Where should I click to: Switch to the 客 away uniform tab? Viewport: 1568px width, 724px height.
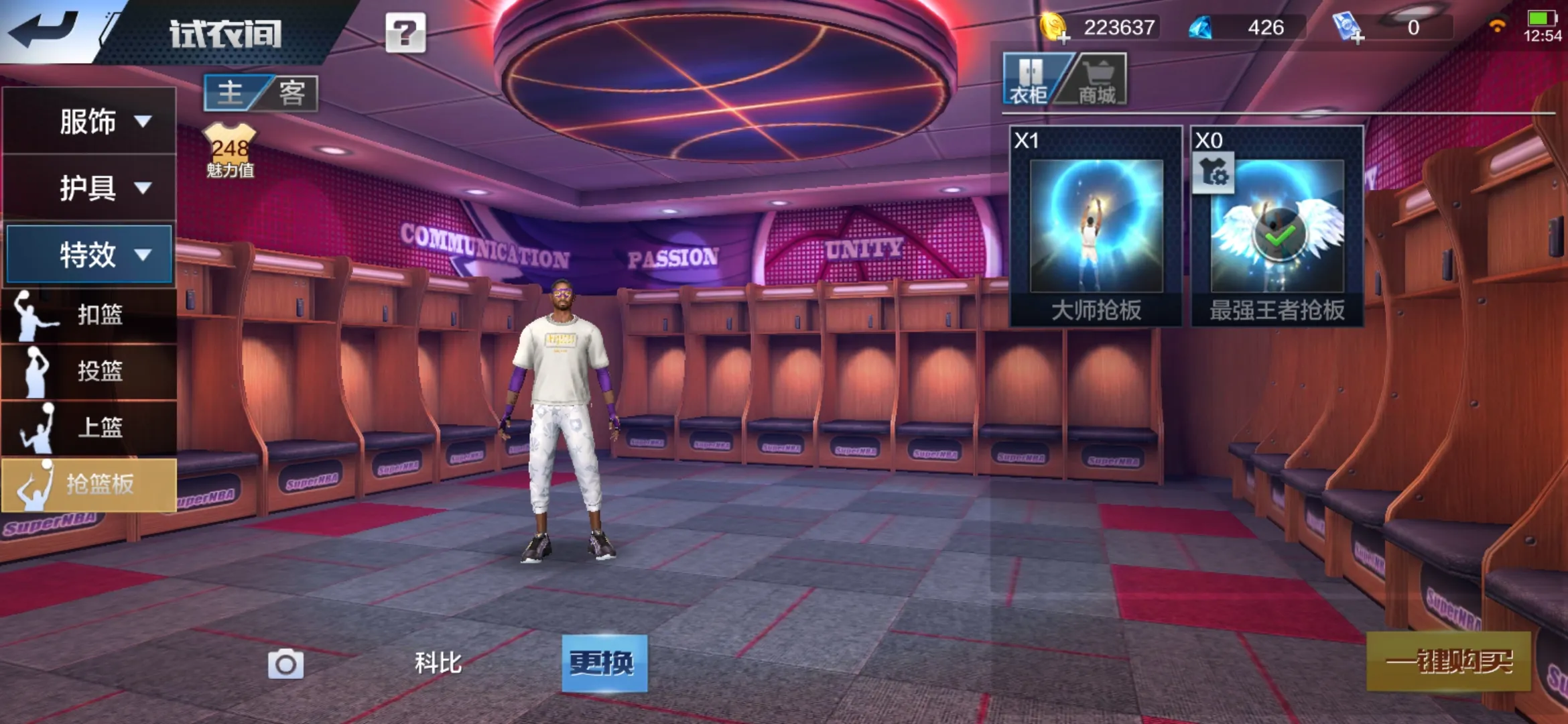(292, 93)
